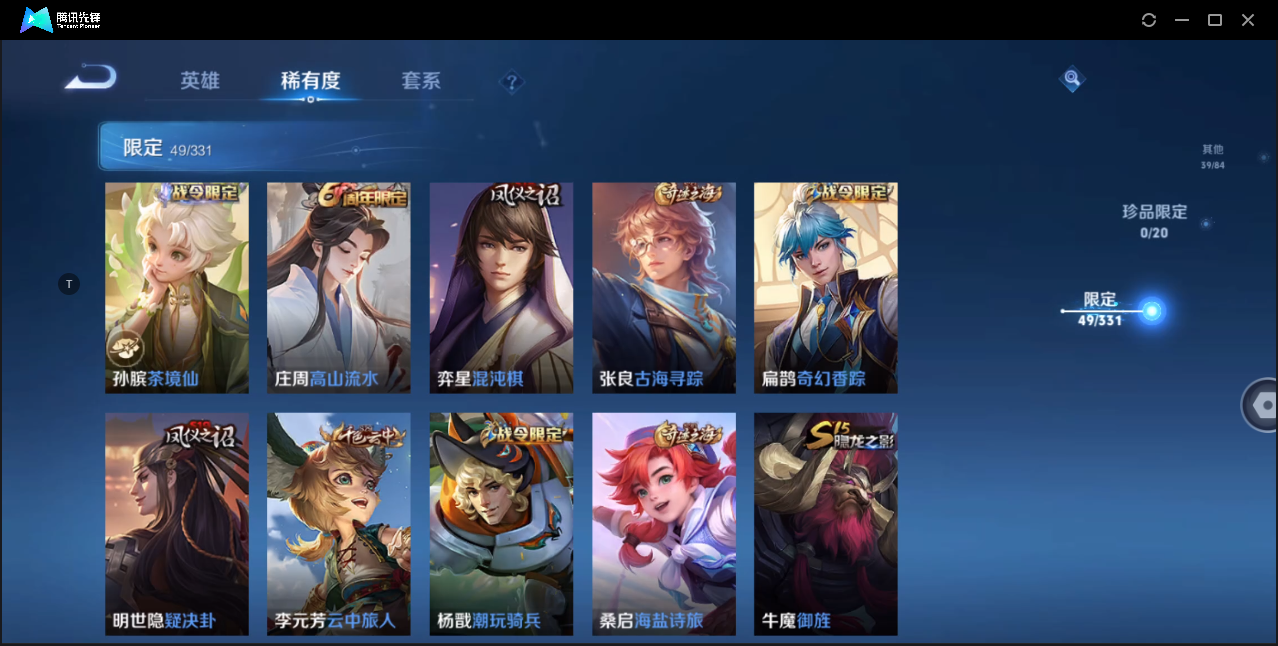The image size is (1278, 646).
Task: Open the 明世隐 疑决卦 skin card
Action: tap(177, 524)
